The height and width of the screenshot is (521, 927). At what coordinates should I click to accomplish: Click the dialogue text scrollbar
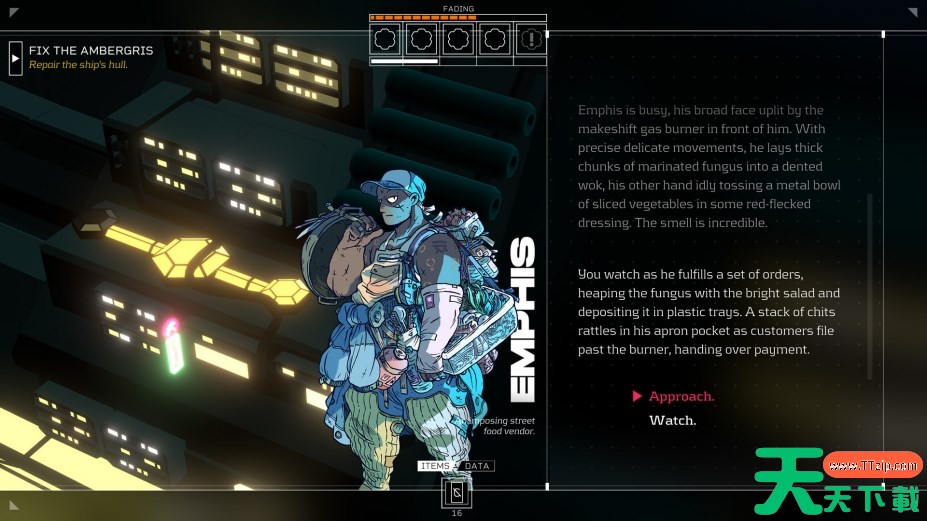(x=869, y=285)
